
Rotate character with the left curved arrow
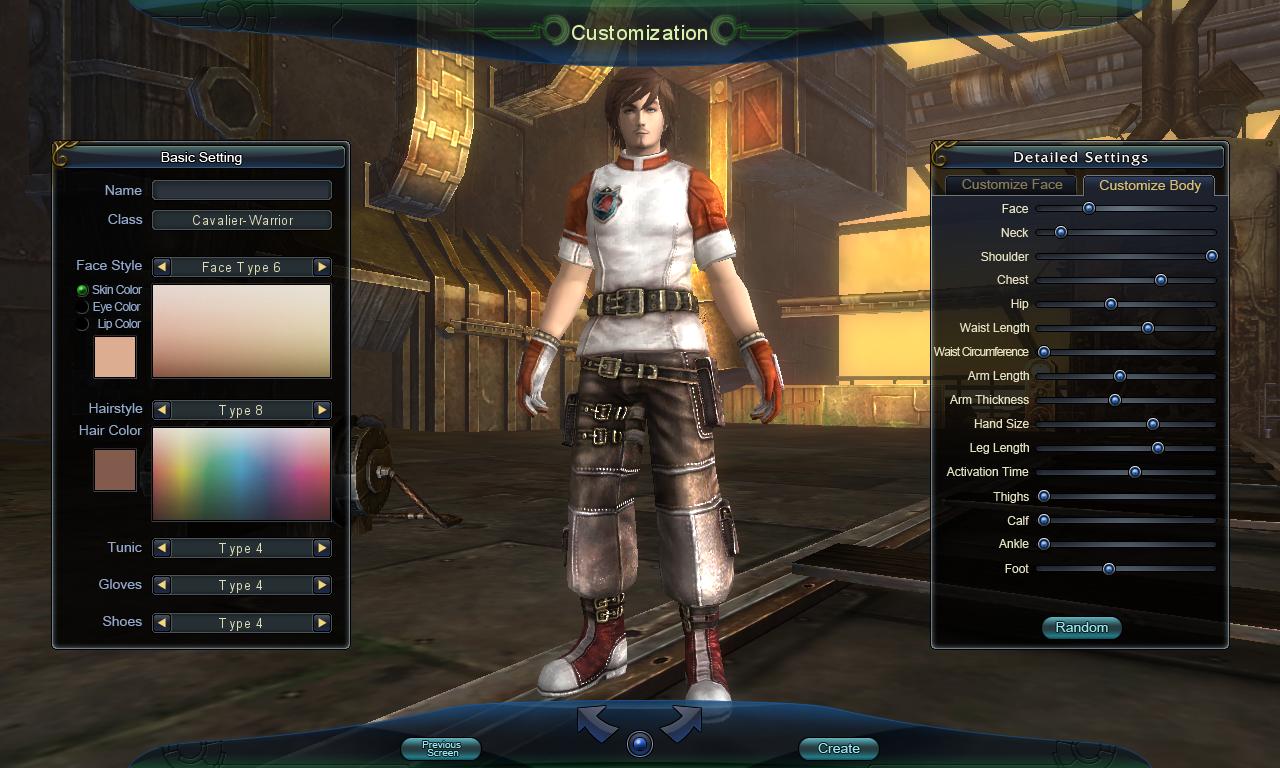(x=597, y=724)
